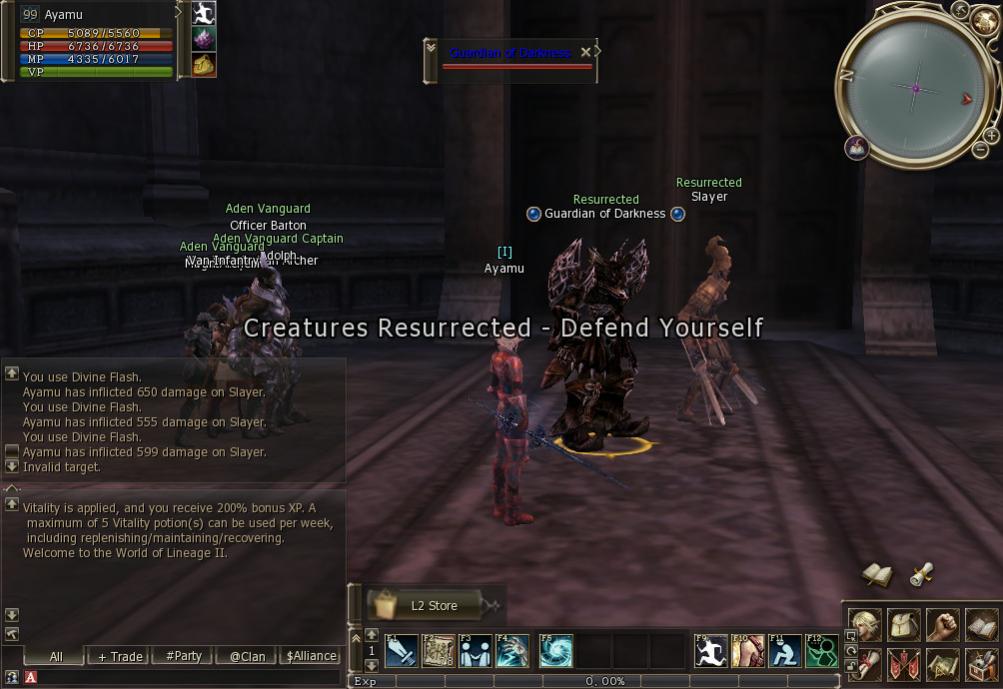Switch to the All chat tab
Image resolution: width=1003 pixels, height=689 pixels.
tap(56, 656)
